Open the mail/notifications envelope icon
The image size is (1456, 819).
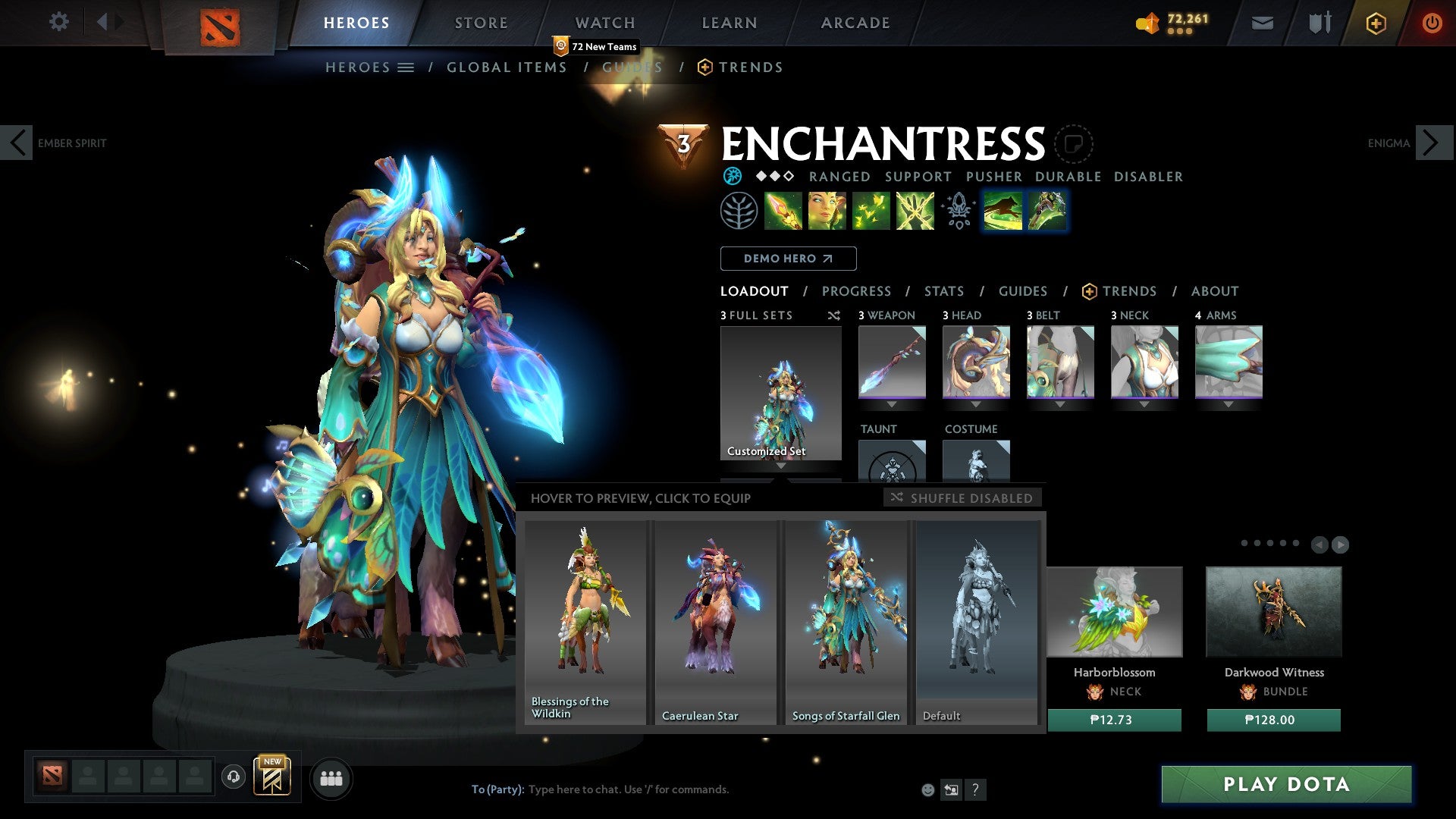coord(1263,23)
